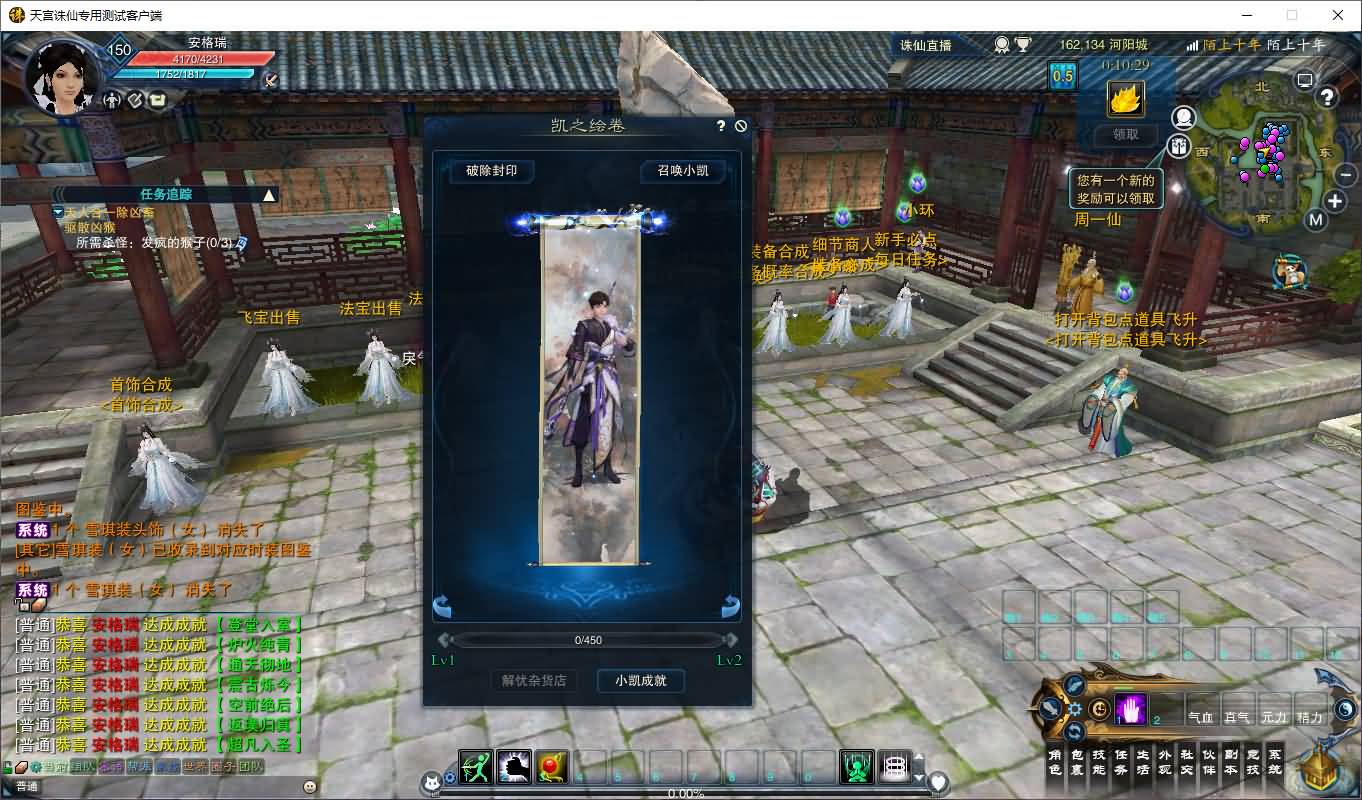Open help on the 凯之绘卷 dialog question mark
The height and width of the screenshot is (800, 1362).
(x=720, y=124)
